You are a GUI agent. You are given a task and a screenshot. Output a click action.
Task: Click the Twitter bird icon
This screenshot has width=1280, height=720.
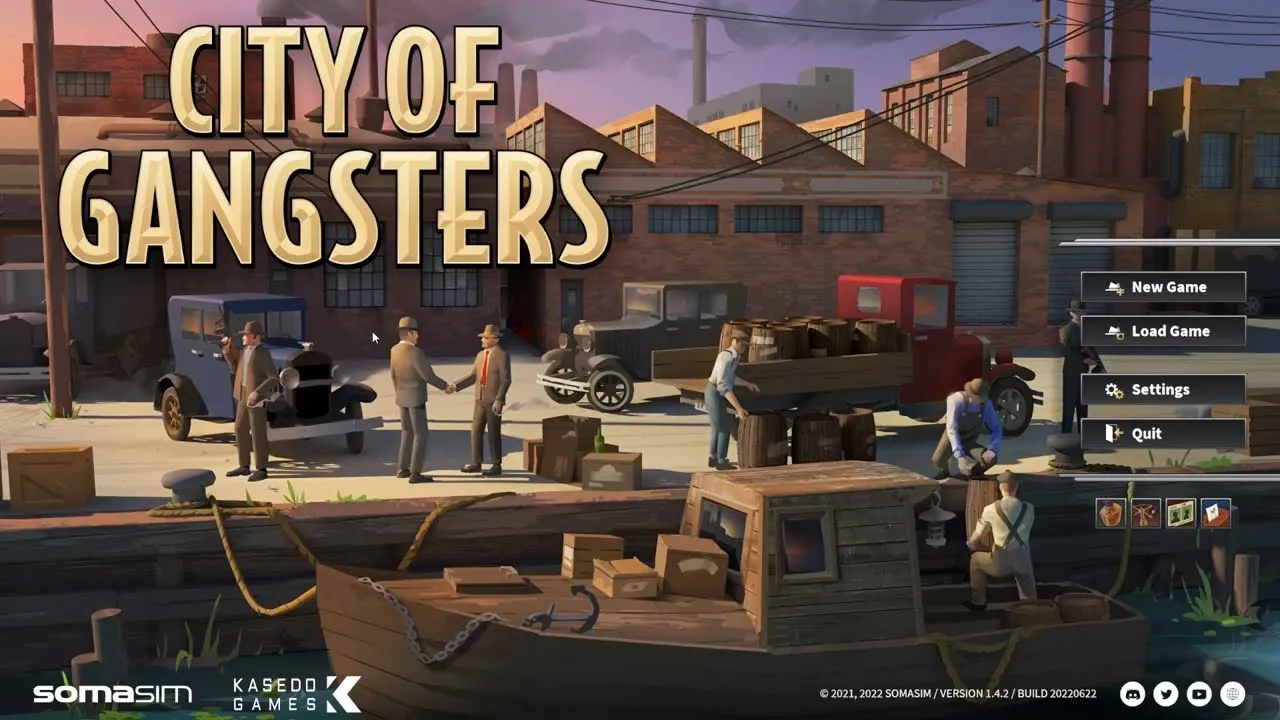(1165, 693)
